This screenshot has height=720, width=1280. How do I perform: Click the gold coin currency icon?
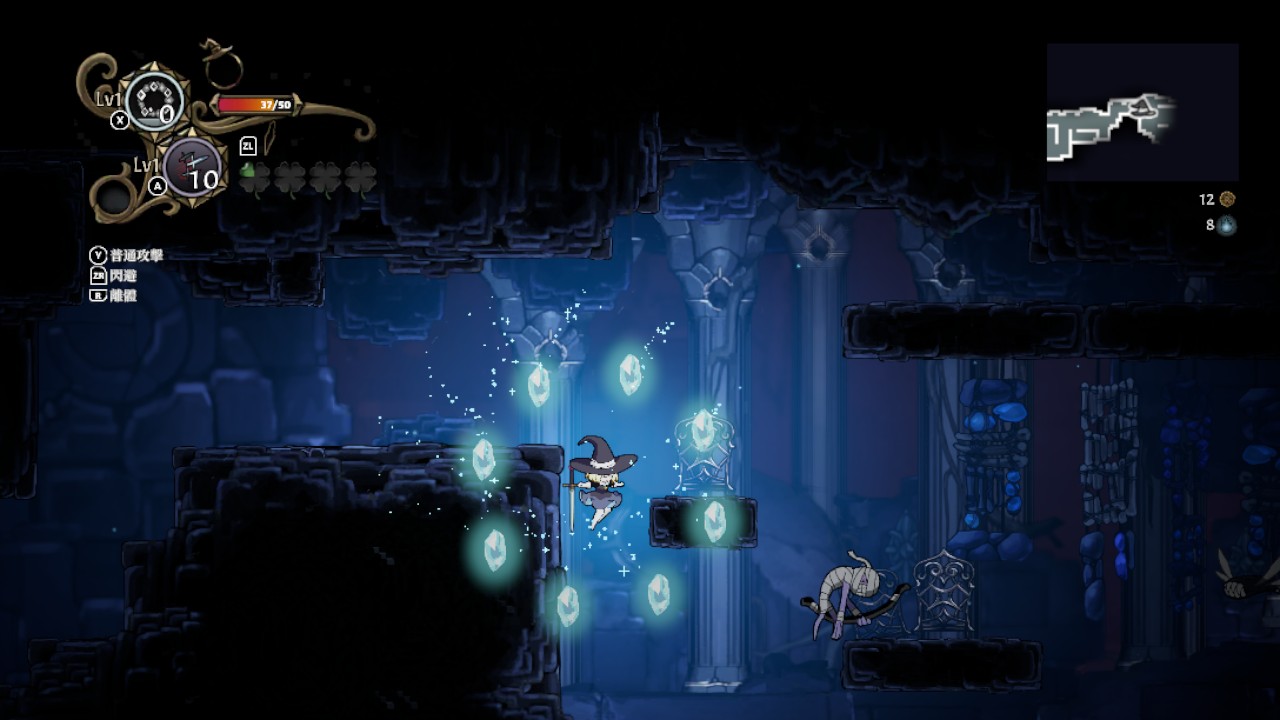(x=1227, y=199)
